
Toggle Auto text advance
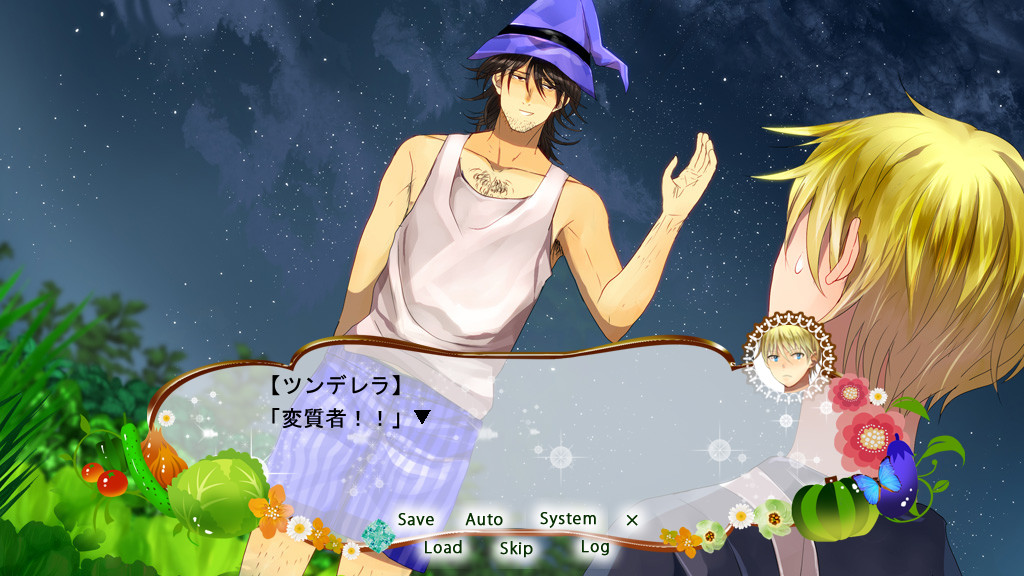(484, 520)
